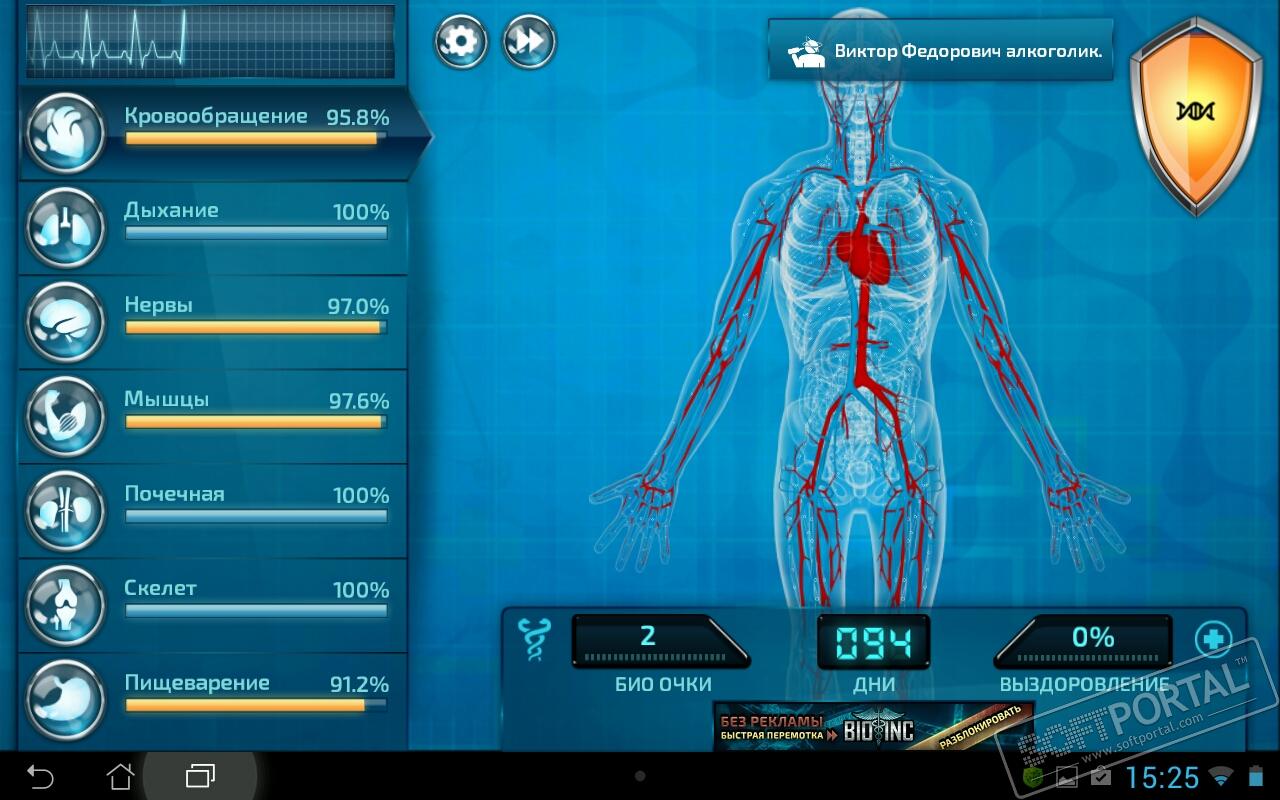Open the gear settings button
The image size is (1280, 800).
461,42
